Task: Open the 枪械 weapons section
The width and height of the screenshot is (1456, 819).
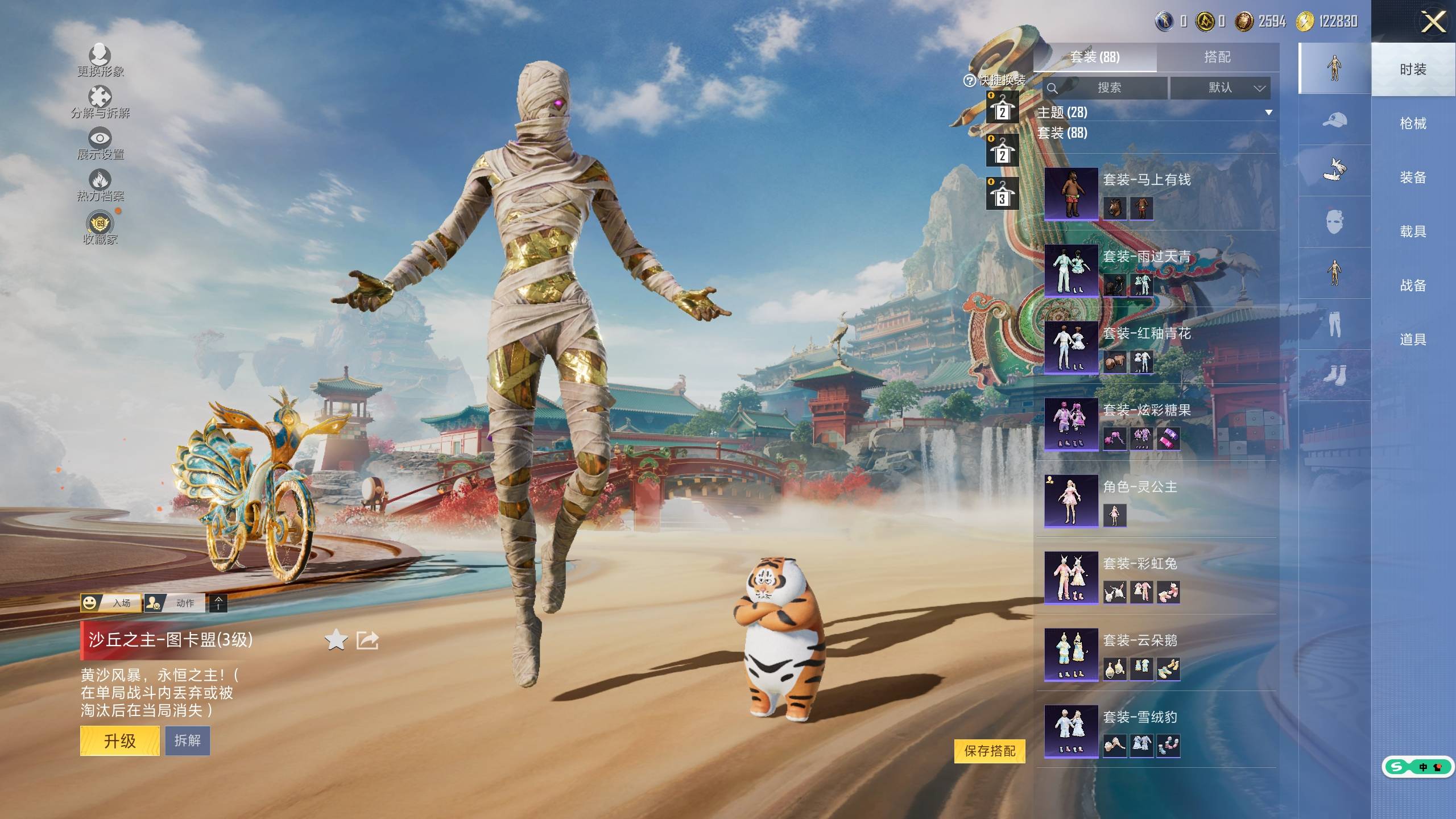Action: [1413, 123]
